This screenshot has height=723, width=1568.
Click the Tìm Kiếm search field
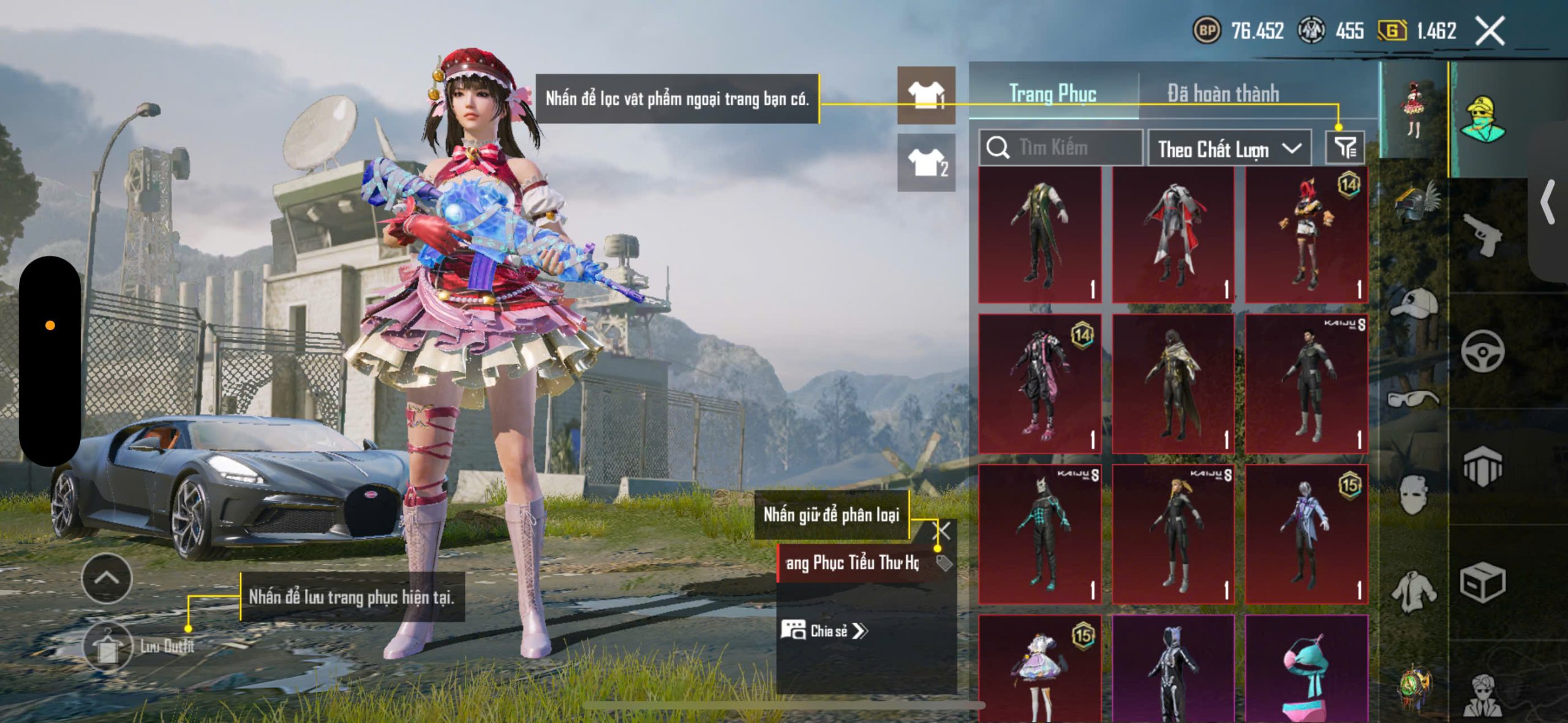click(1061, 148)
